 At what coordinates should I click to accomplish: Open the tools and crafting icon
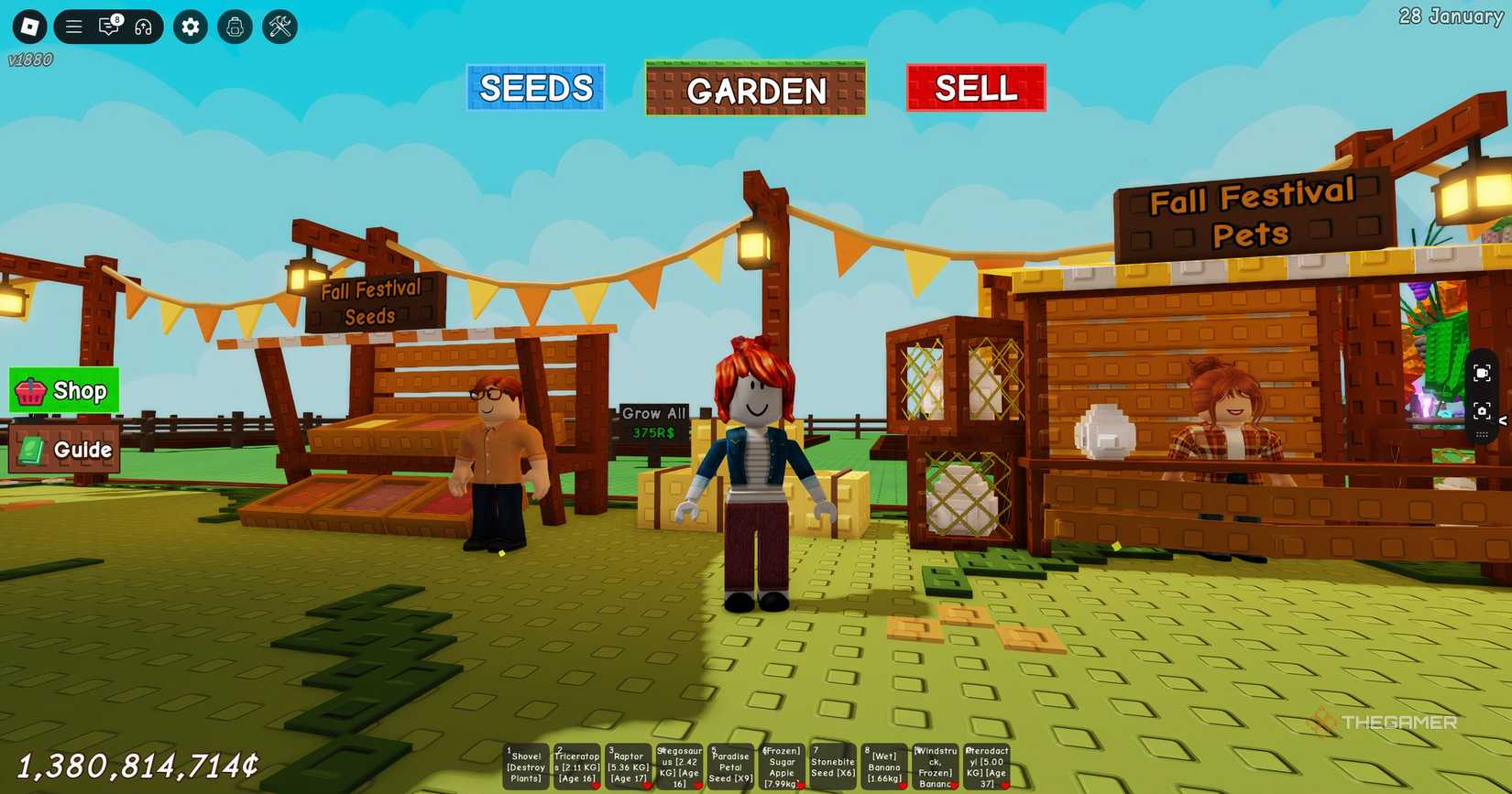point(279,27)
